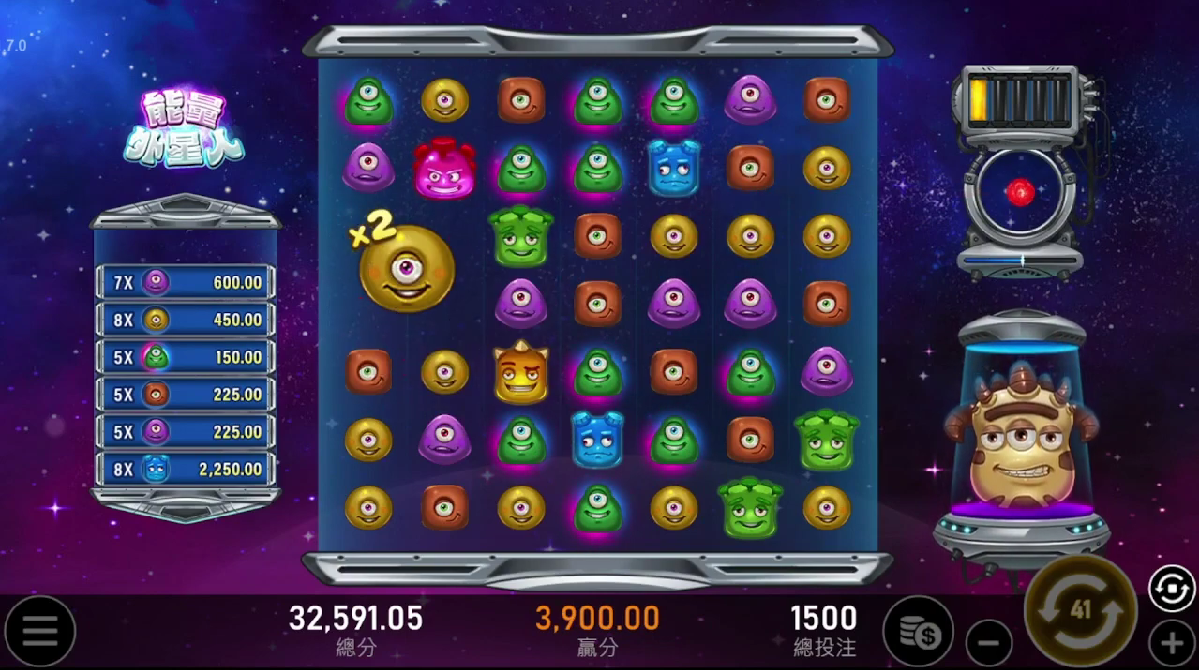1199x670 pixels.
Task: Increase the total bet with plus button
Action: point(1171,640)
